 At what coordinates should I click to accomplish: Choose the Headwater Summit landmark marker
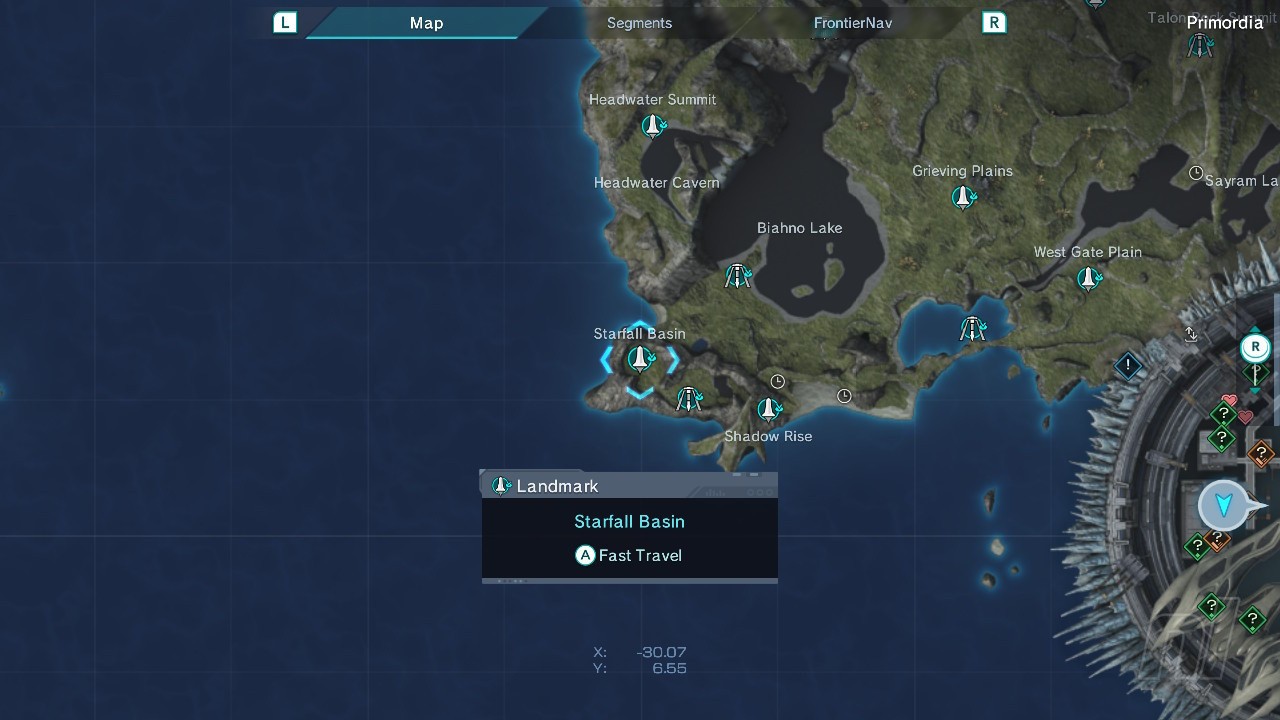click(653, 126)
